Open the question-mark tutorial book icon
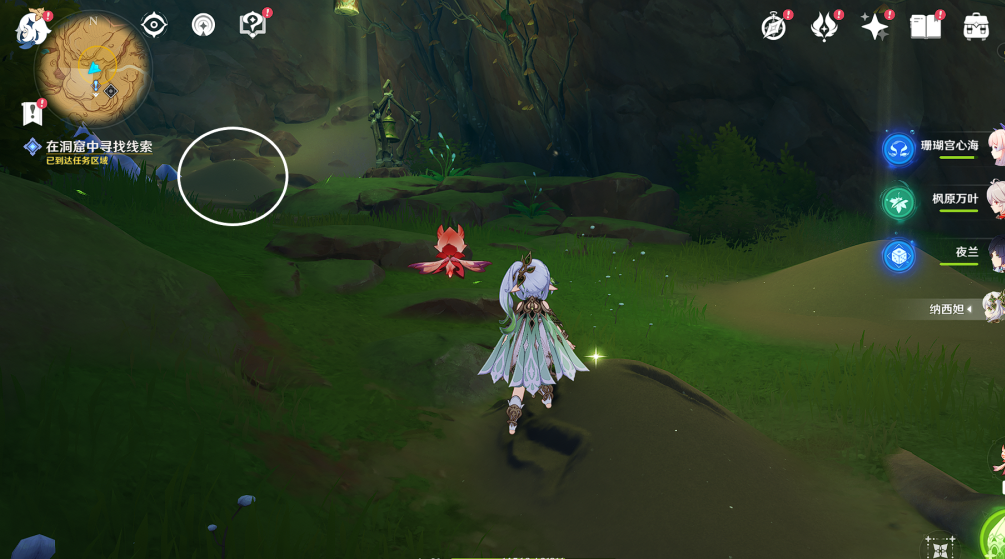The width and height of the screenshot is (1005, 559). (253, 25)
